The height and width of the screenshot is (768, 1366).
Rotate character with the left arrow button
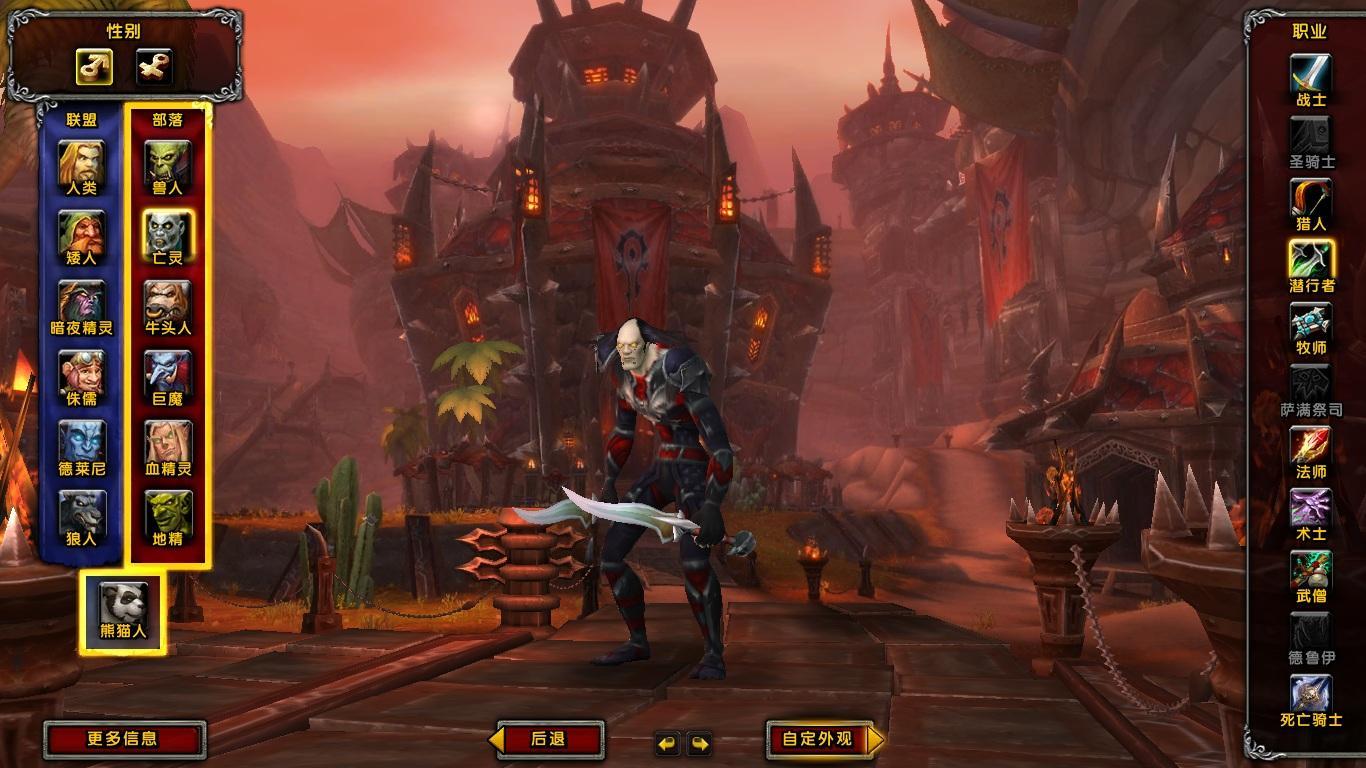pos(667,743)
